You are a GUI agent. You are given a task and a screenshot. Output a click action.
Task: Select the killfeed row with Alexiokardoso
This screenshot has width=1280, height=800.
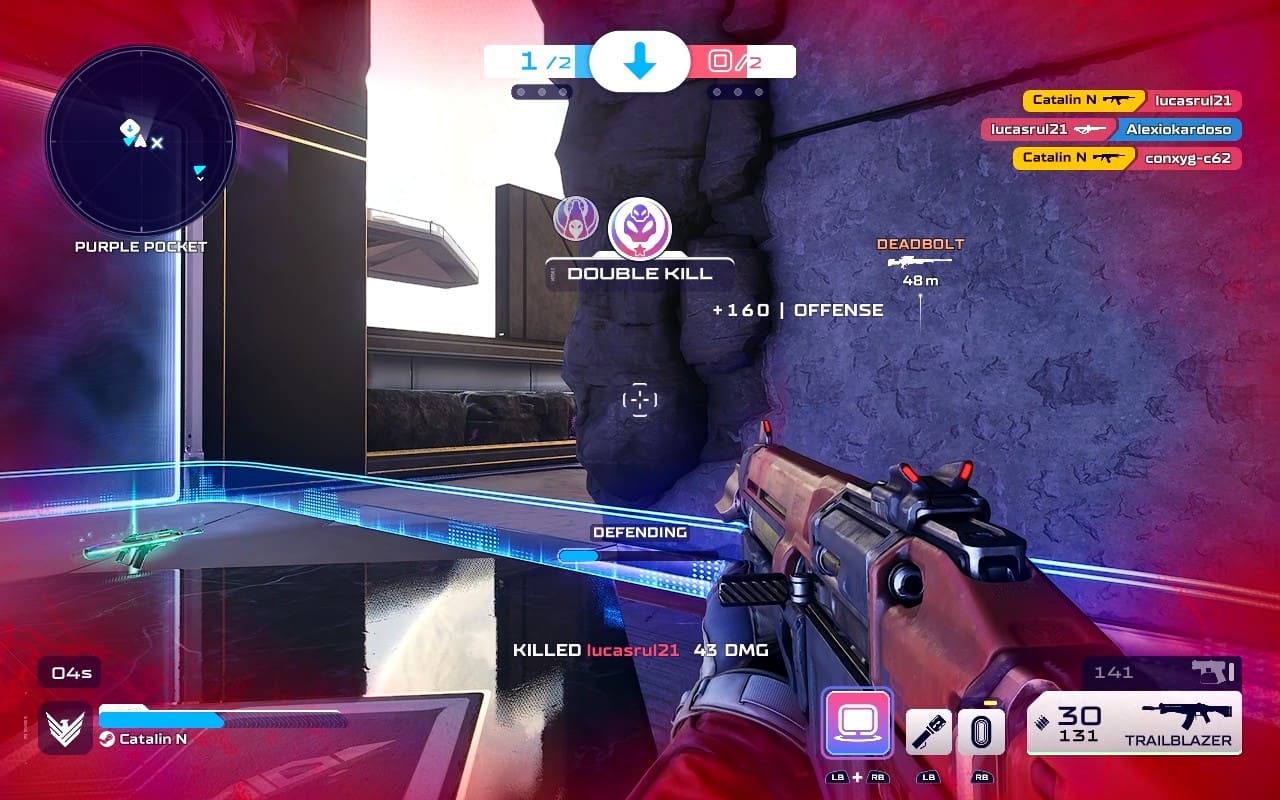(x=1111, y=129)
